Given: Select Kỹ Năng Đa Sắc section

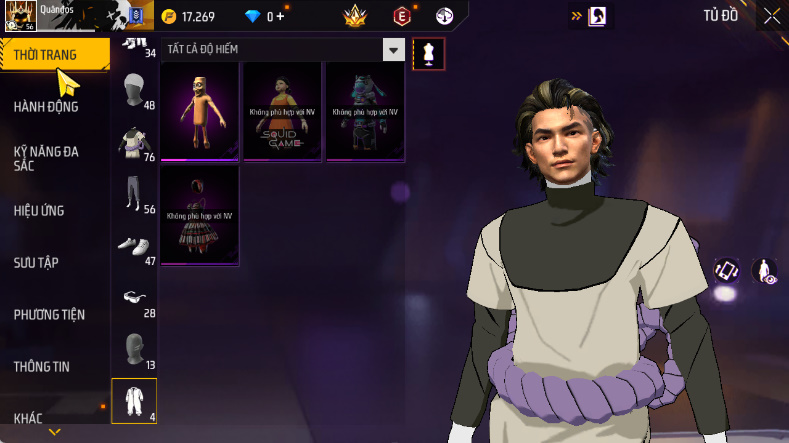Looking at the screenshot, I should (46, 158).
